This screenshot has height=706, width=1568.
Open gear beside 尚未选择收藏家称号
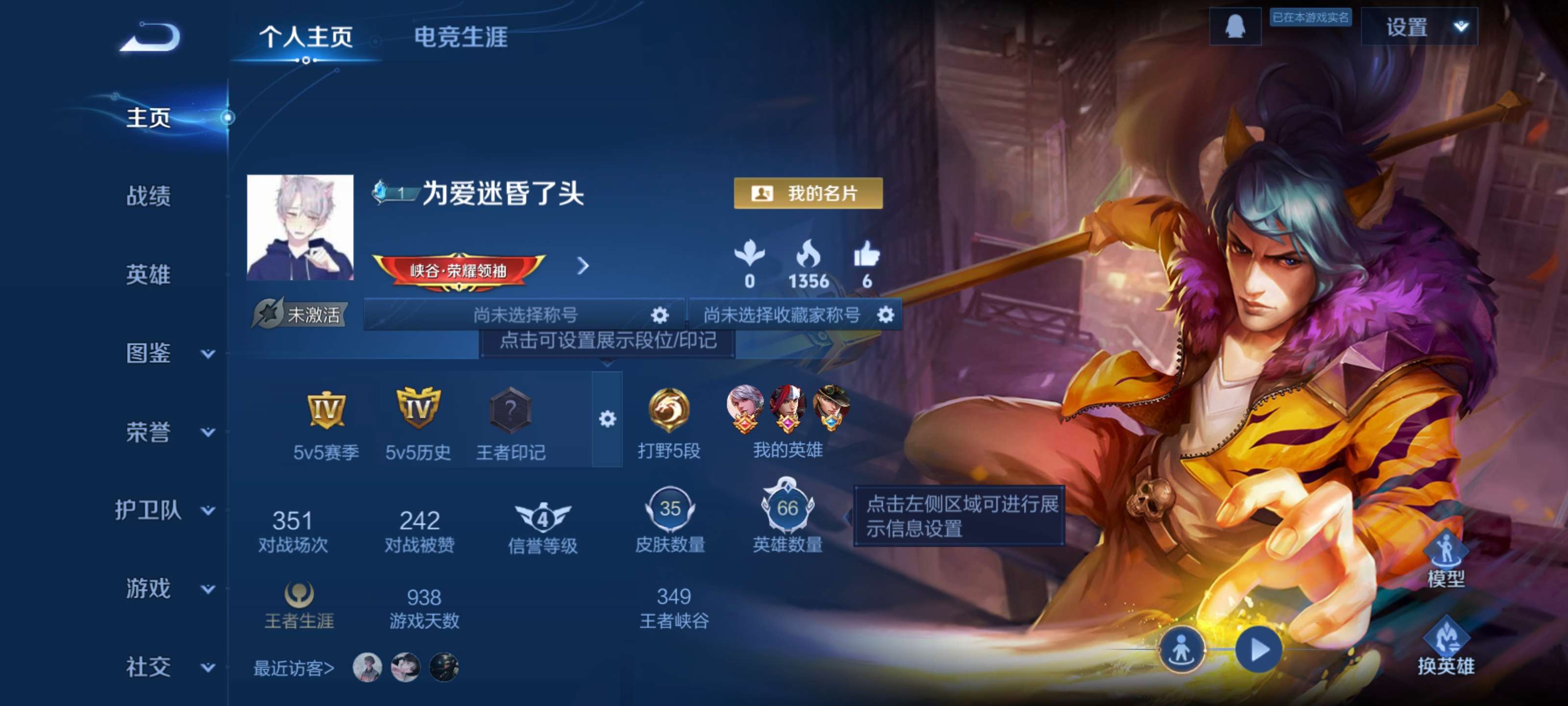pos(884,315)
